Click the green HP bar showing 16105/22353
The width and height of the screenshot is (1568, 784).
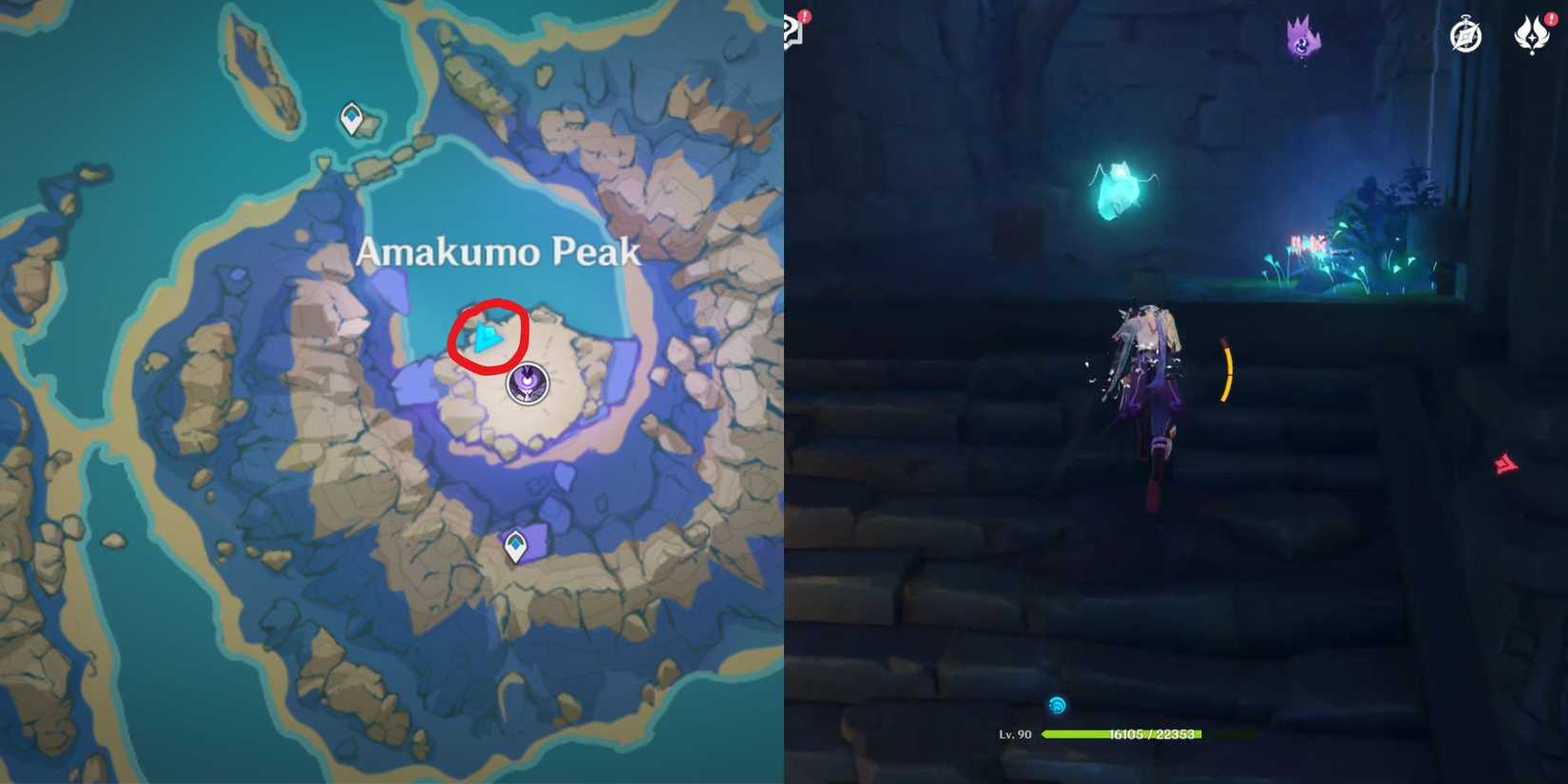click(1121, 734)
